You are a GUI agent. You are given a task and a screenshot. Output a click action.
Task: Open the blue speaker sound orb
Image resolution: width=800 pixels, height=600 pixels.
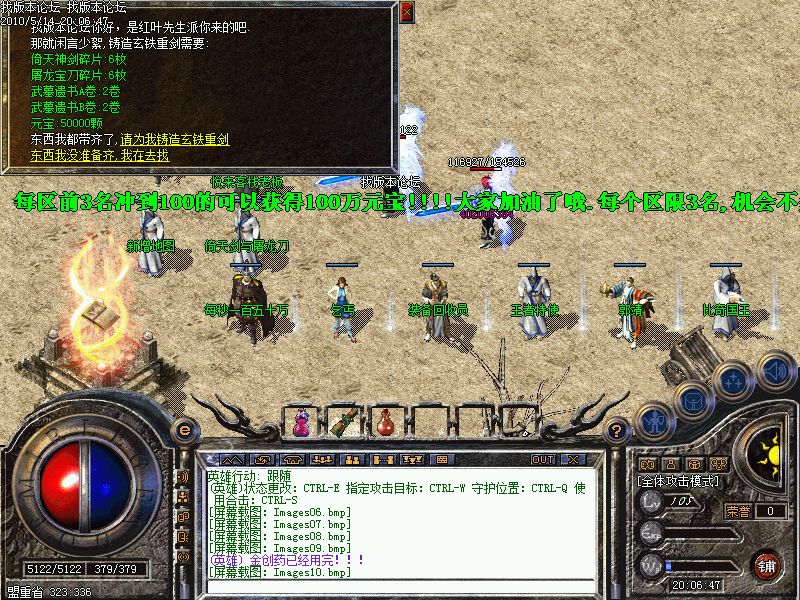pos(772,371)
